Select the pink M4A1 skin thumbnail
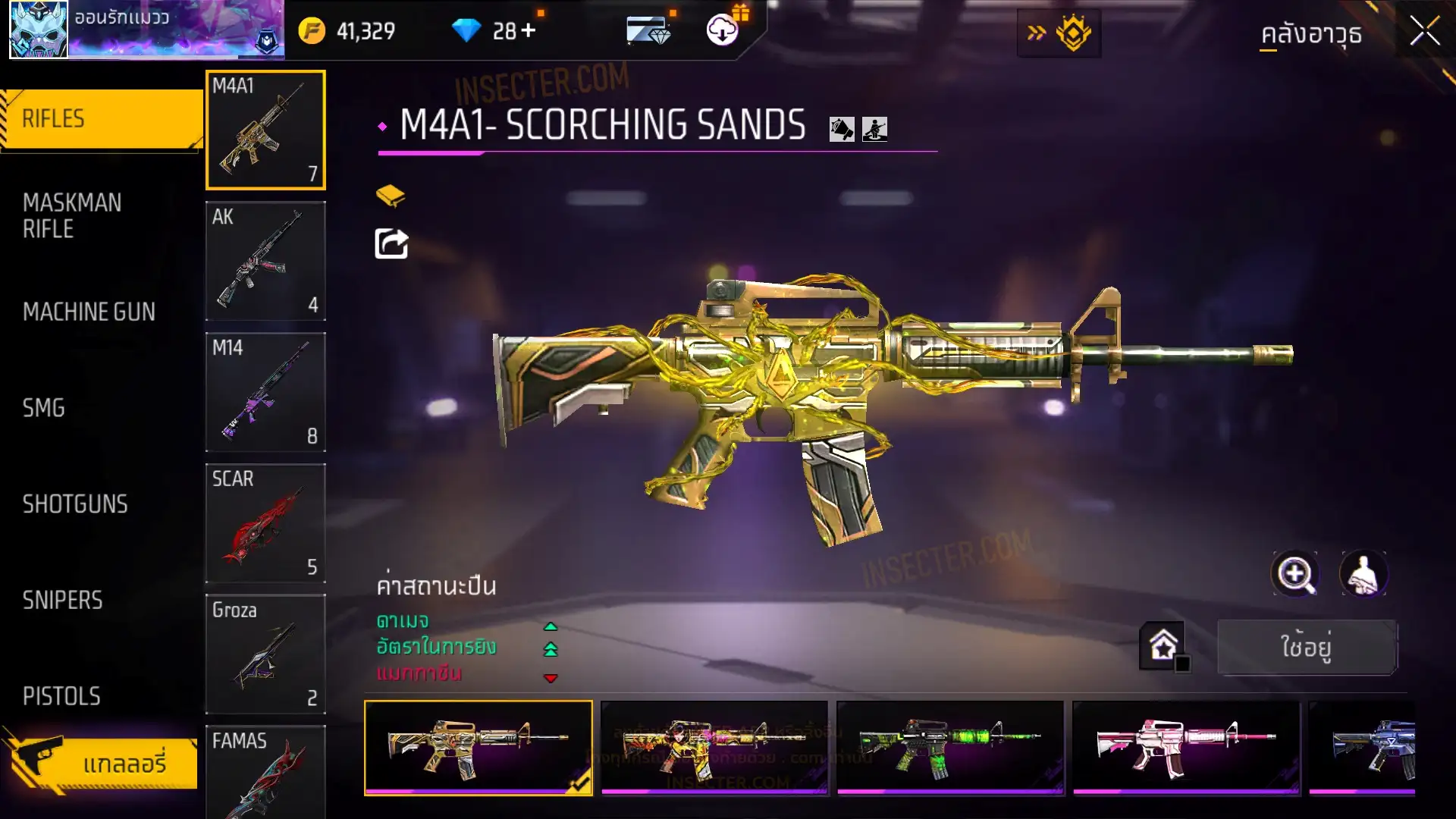 (x=1185, y=747)
